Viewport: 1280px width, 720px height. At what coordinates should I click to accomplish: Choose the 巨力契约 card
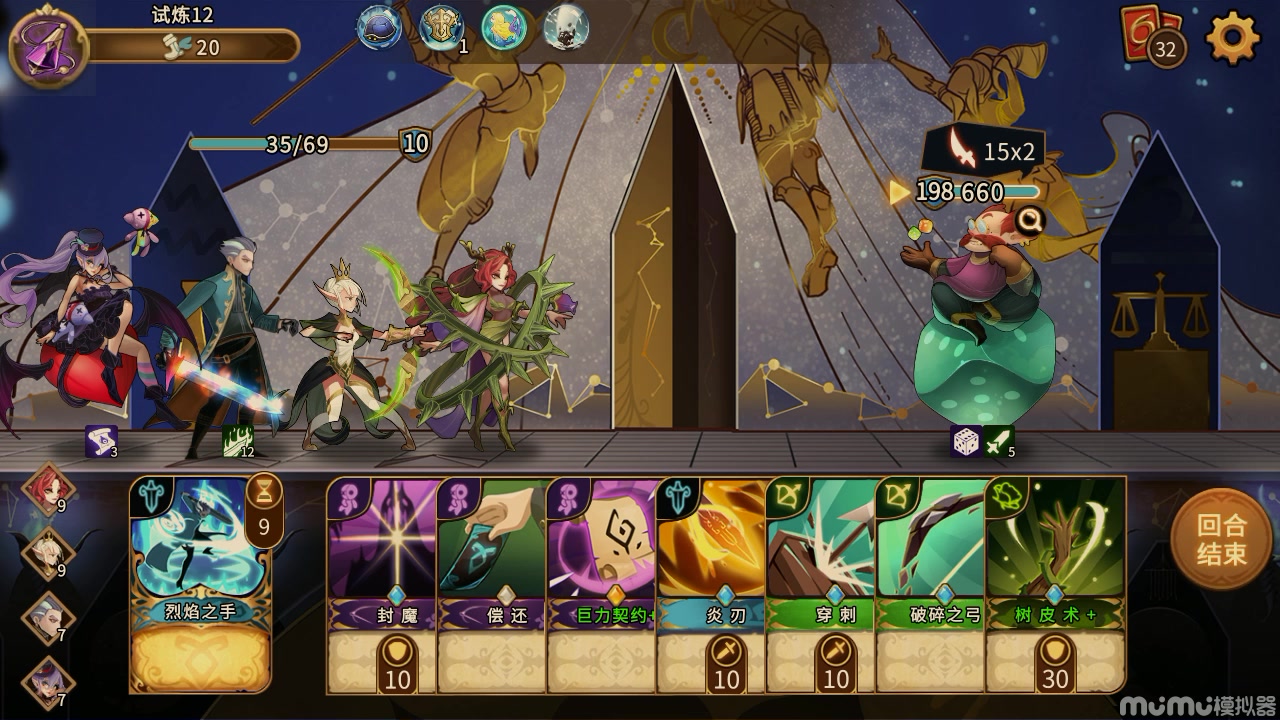pyautogui.click(x=603, y=584)
